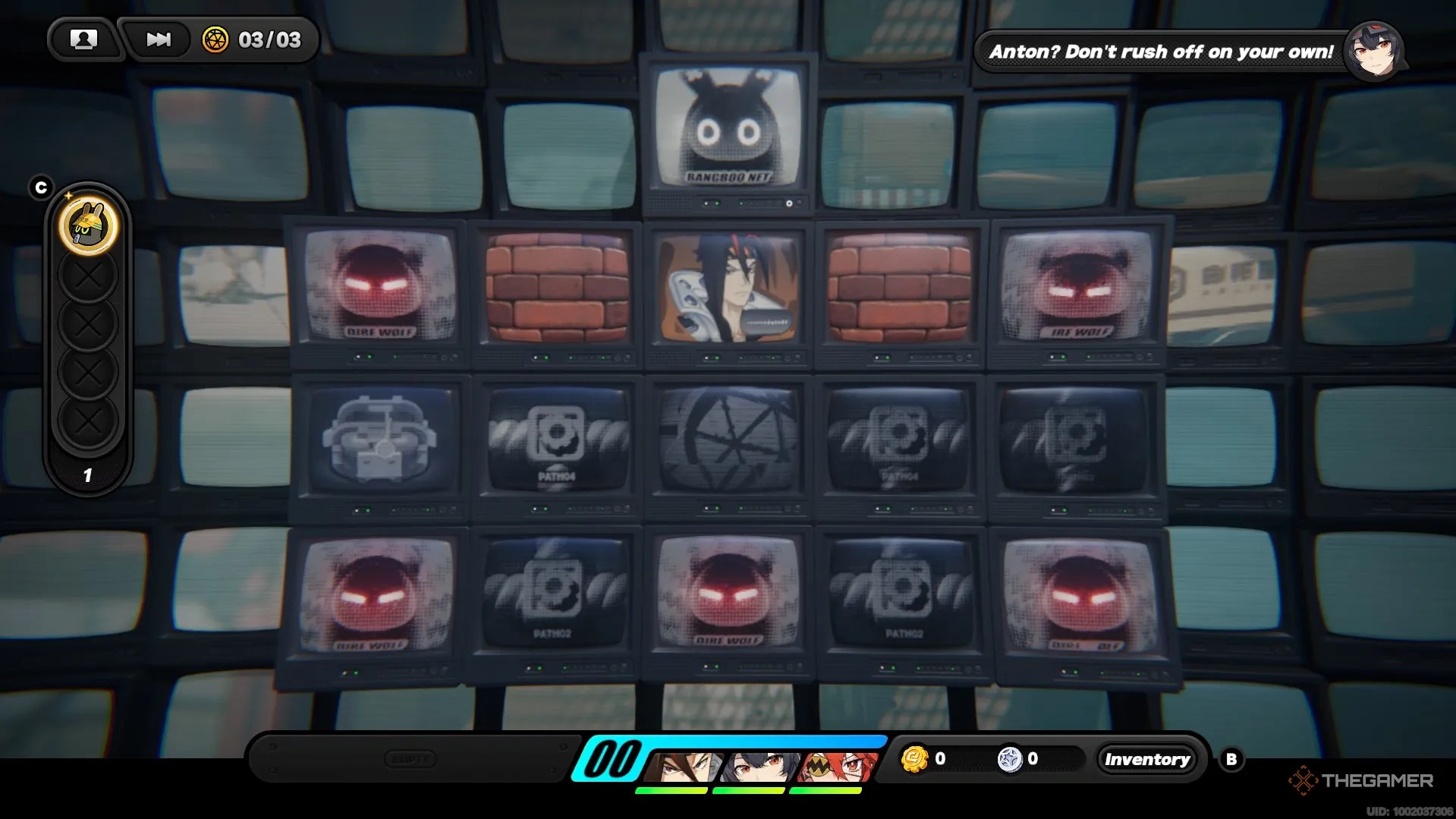Open the Inventory
The width and height of the screenshot is (1456, 819).
[x=1146, y=759]
